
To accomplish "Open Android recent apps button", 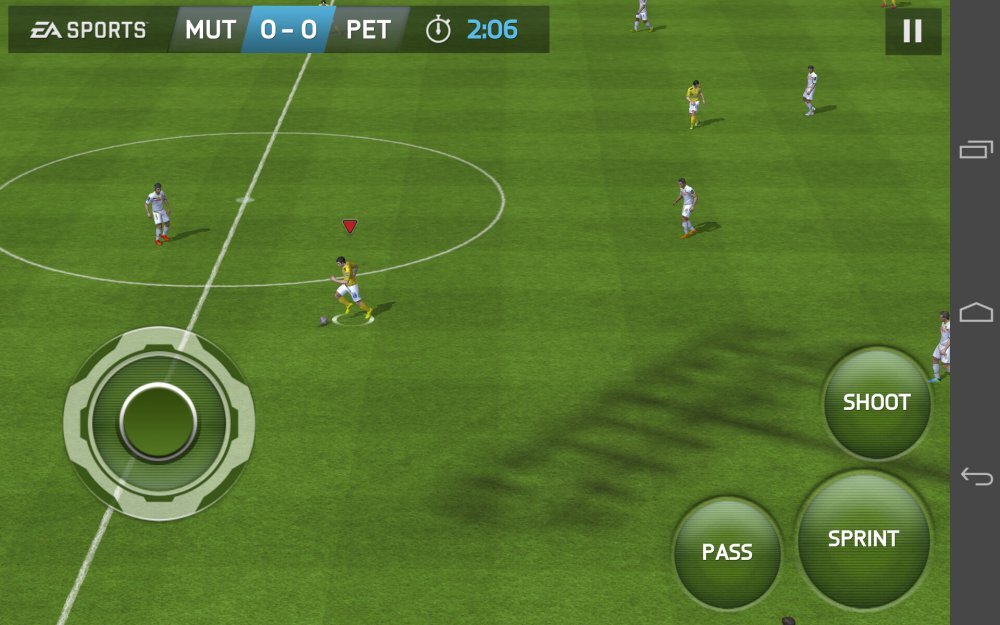I will pos(976,150).
